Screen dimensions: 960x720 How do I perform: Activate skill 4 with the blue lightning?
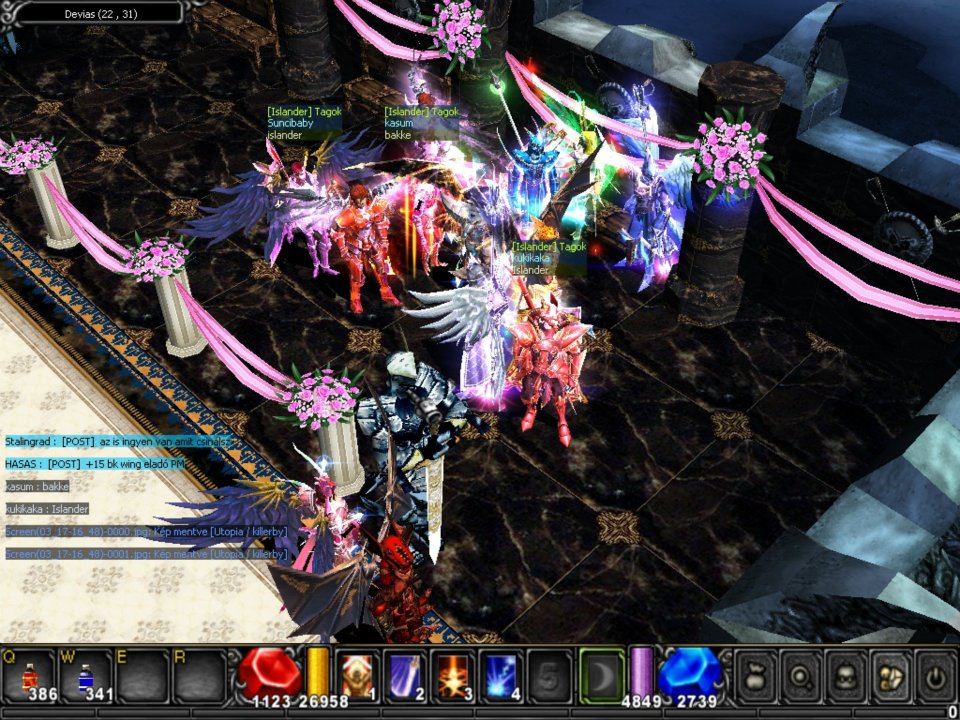point(501,675)
